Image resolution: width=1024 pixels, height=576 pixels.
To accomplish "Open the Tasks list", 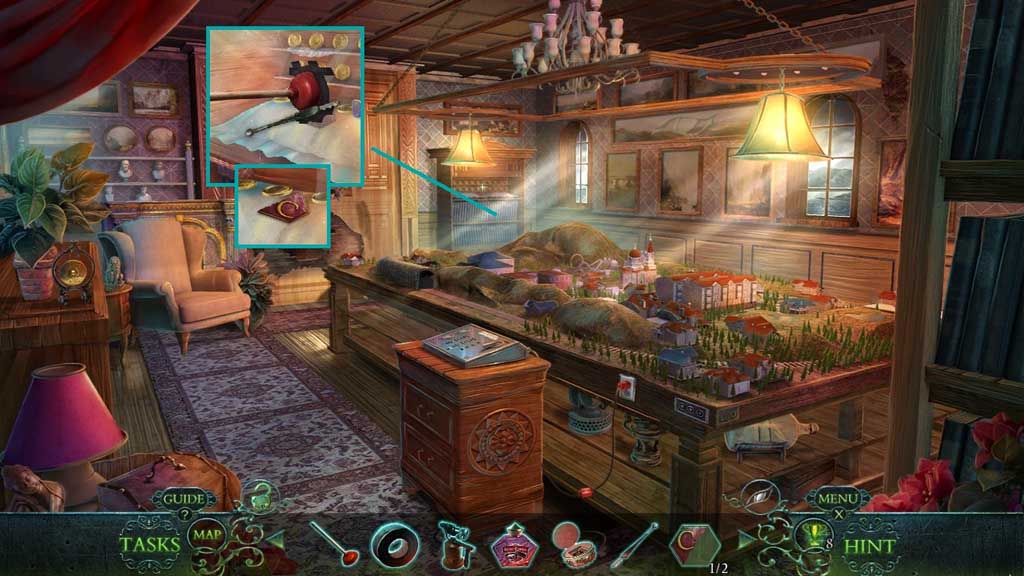I will (150, 545).
